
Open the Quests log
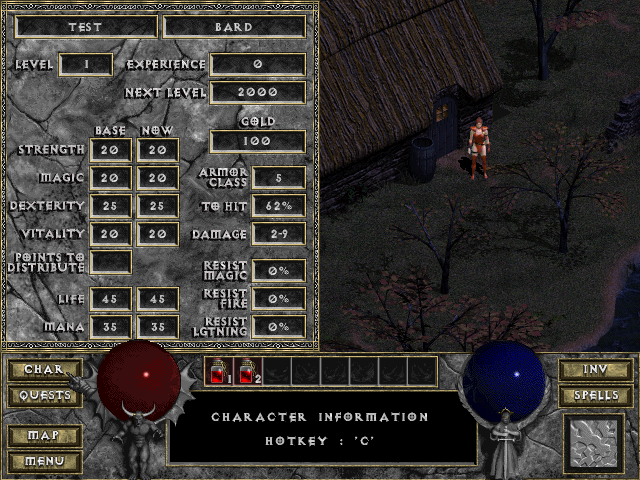[45, 396]
